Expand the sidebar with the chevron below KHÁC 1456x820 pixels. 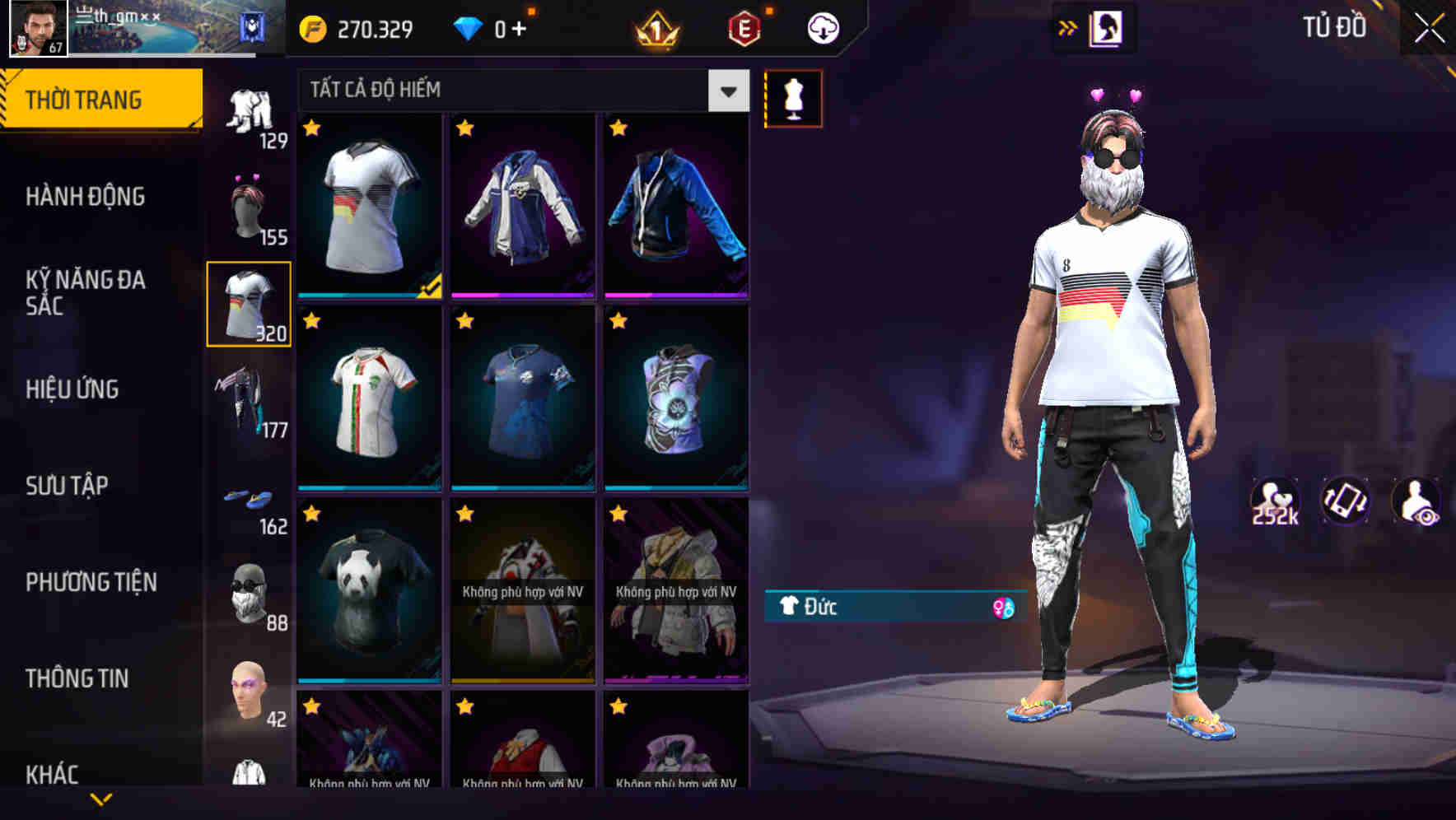pyautogui.click(x=101, y=798)
